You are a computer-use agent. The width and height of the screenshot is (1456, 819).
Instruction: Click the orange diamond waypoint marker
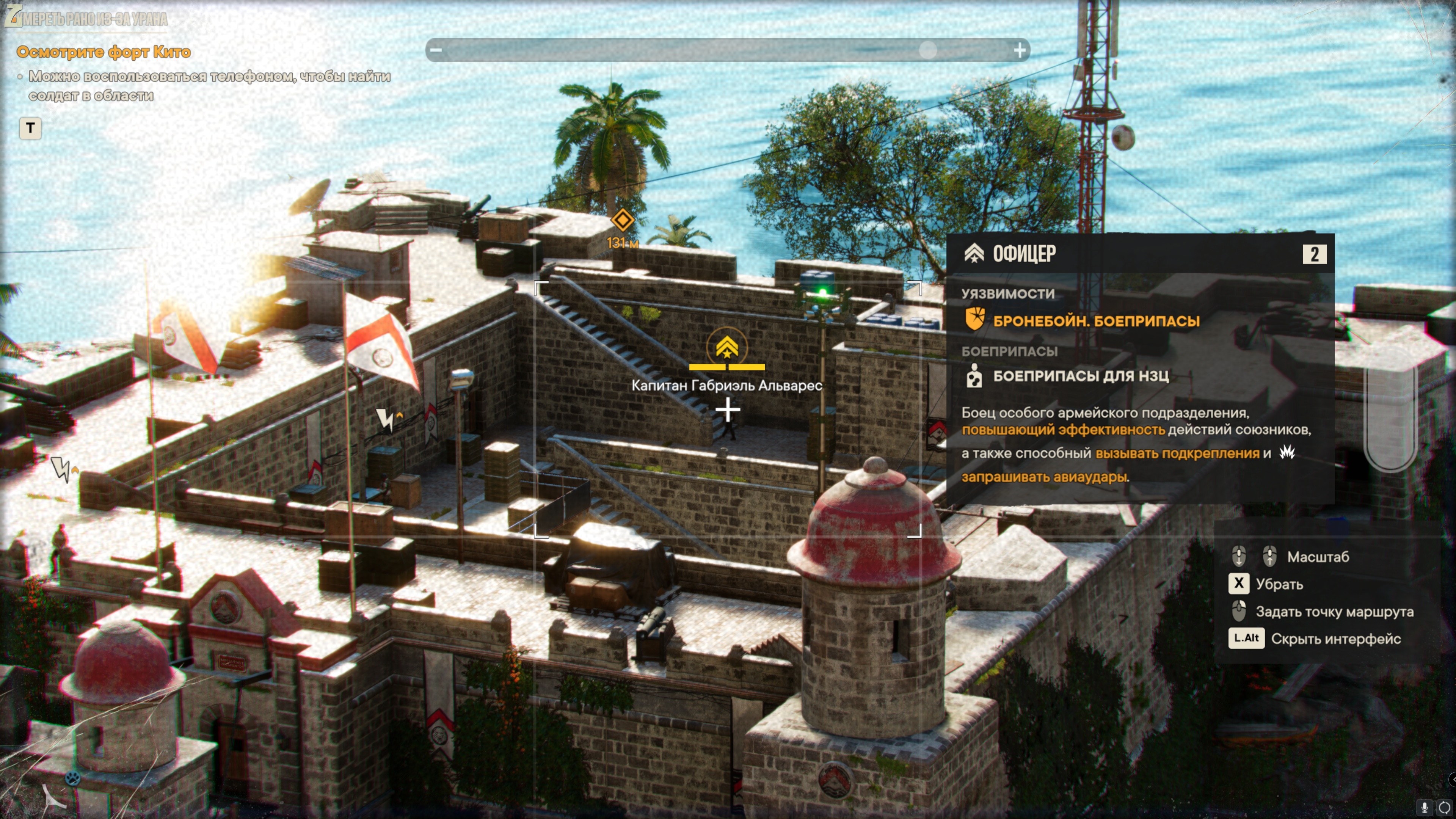pos(622,220)
